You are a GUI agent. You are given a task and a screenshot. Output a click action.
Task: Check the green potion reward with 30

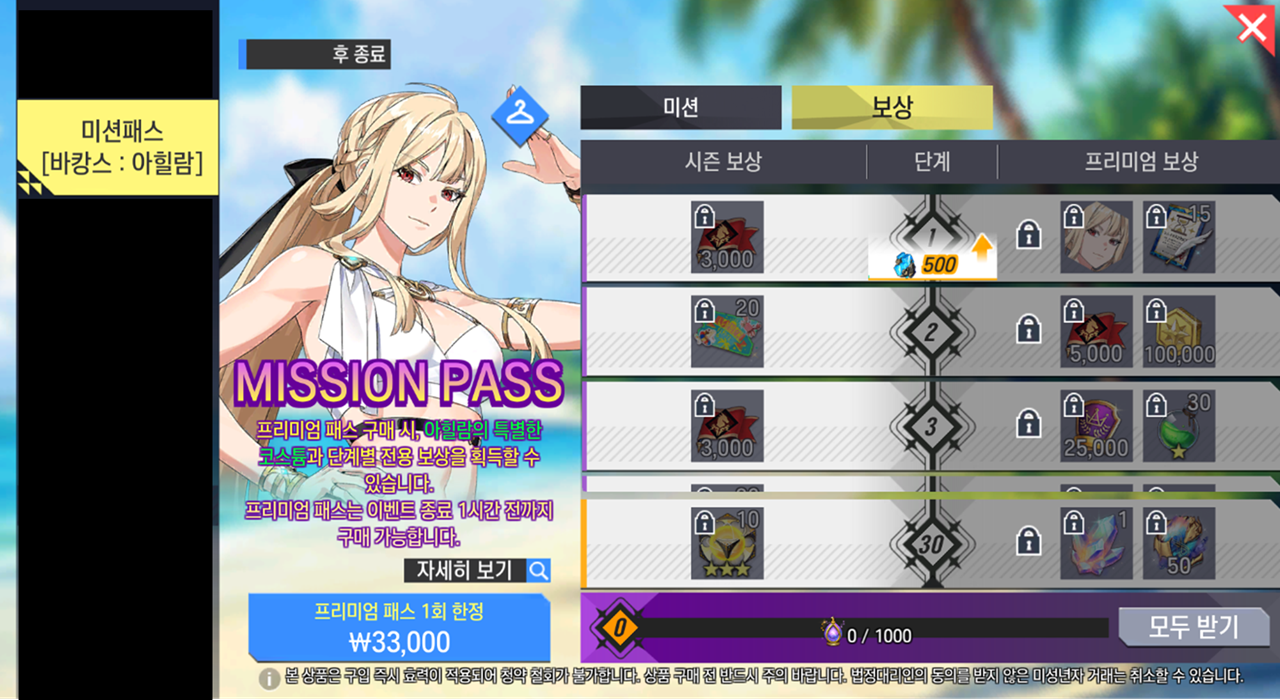click(1179, 426)
